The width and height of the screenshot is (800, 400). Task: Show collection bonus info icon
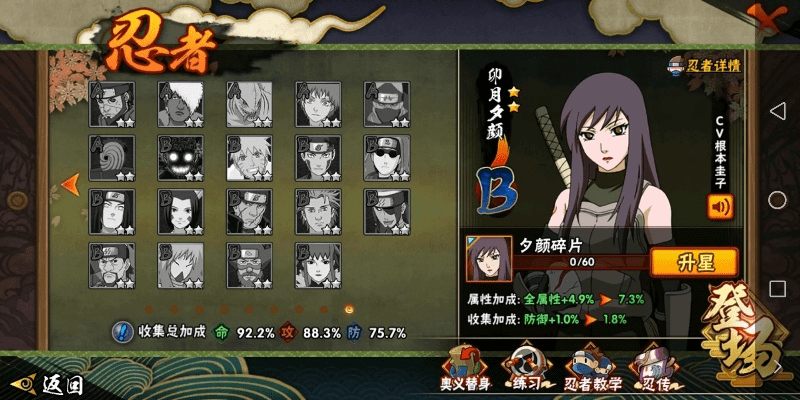[122, 332]
